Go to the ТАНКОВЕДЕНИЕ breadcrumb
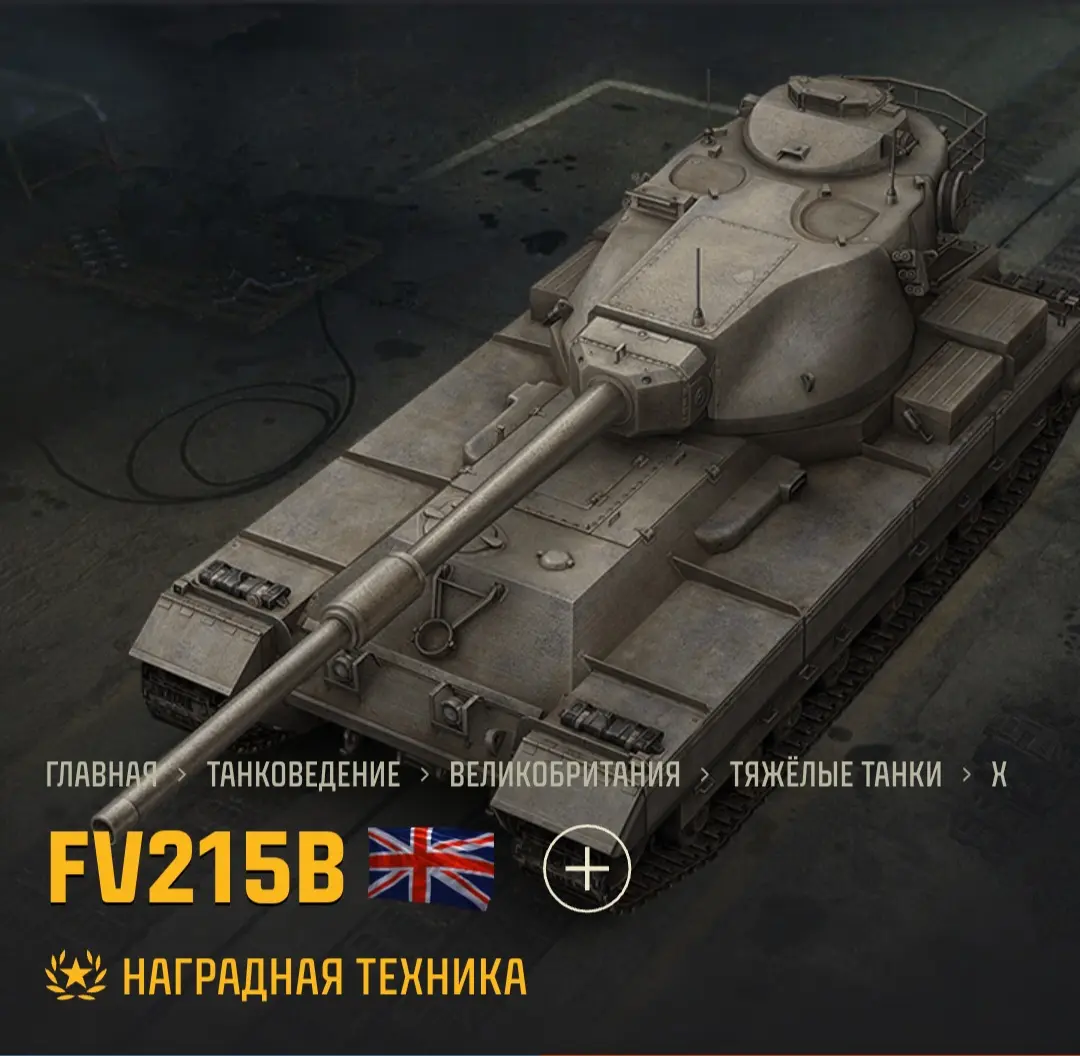The height and width of the screenshot is (1056, 1080). point(303,775)
